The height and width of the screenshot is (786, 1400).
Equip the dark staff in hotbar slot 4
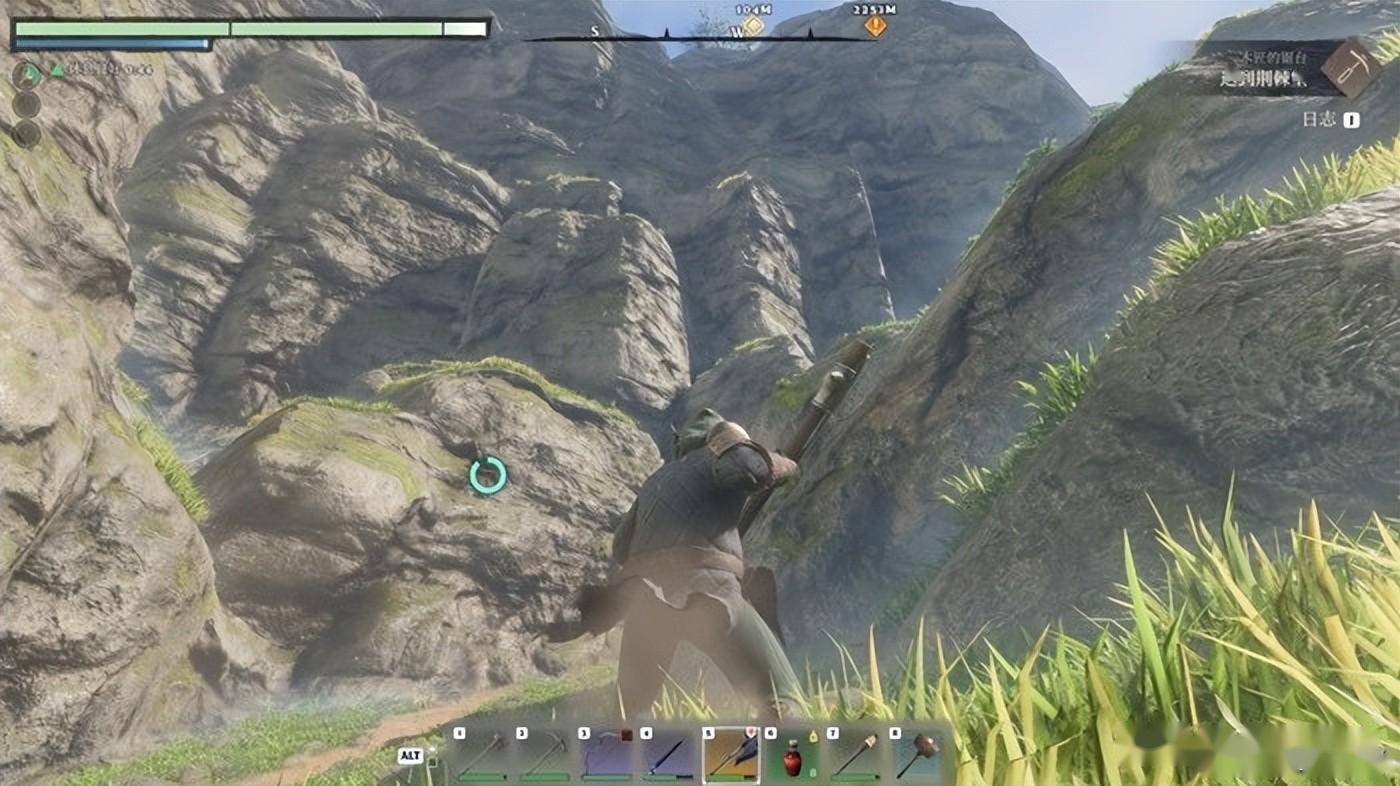pos(669,755)
